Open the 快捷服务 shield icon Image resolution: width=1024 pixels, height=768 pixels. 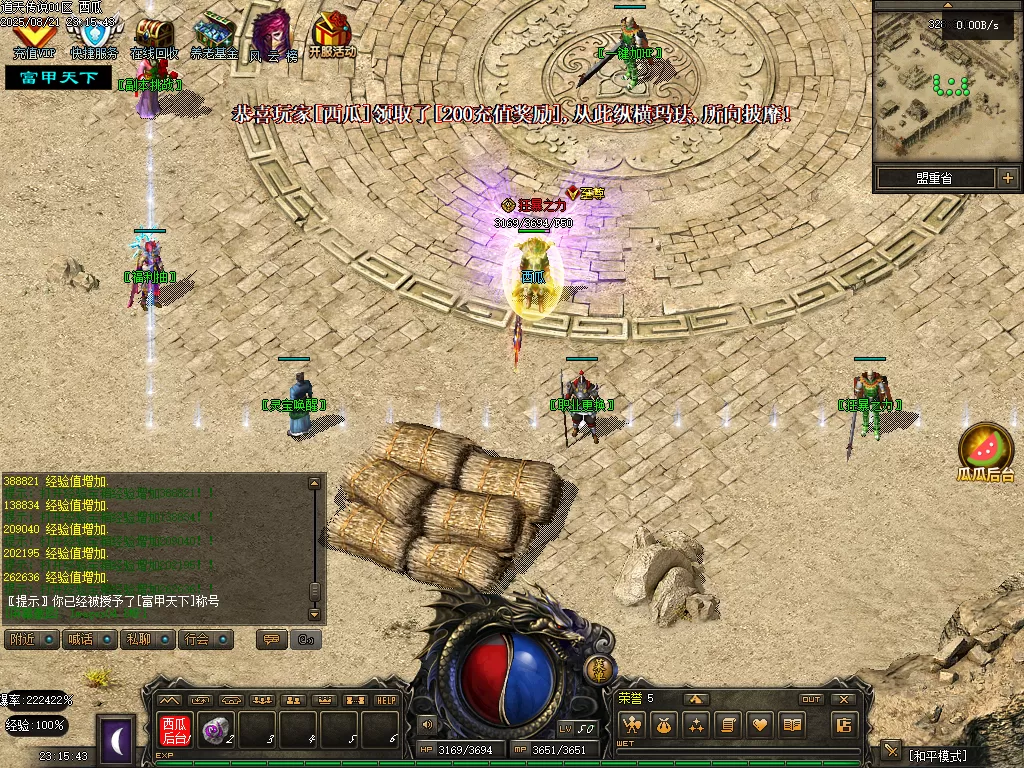(93, 37)
